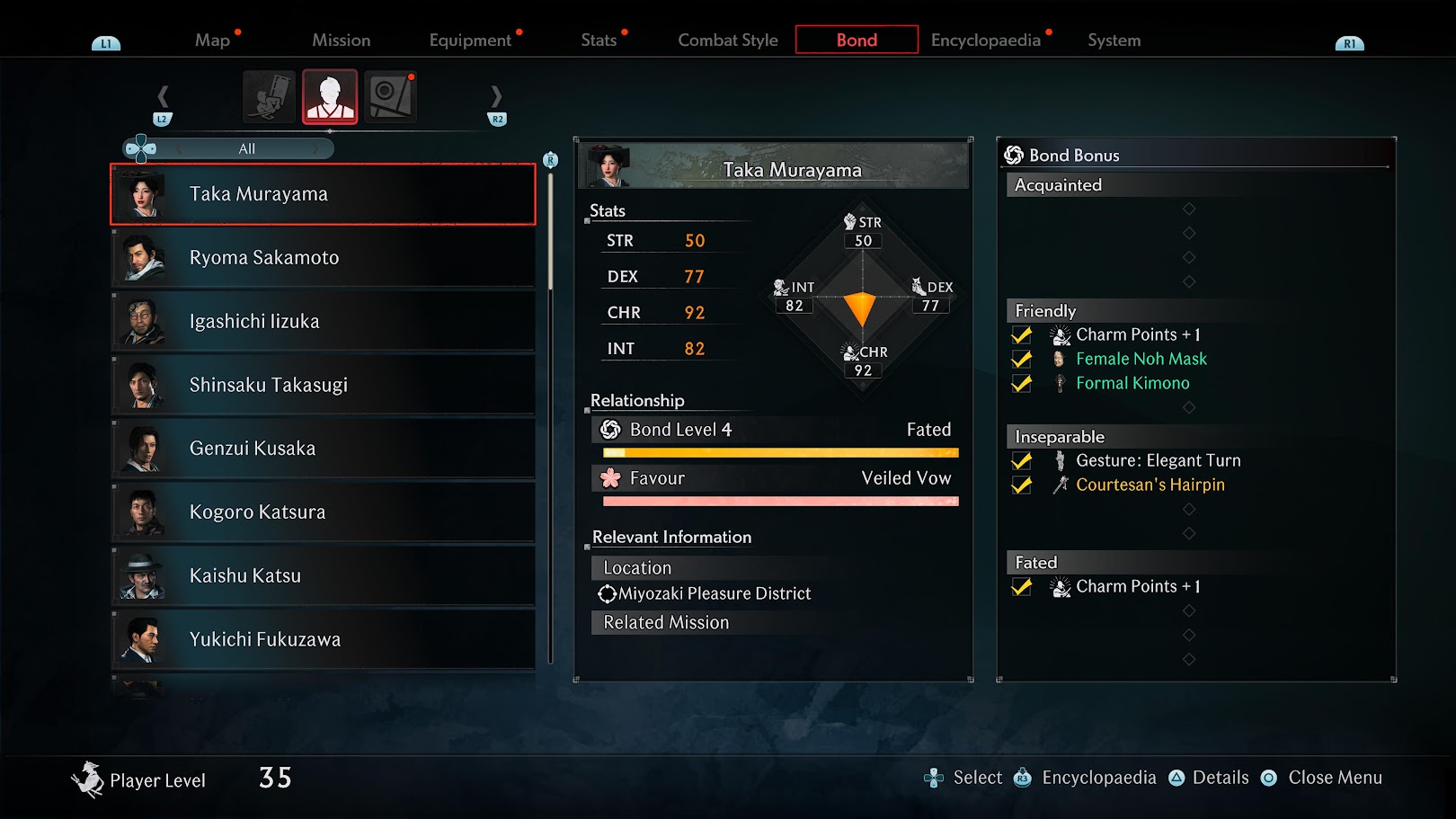Screen dimensions: 1456x819
Task: Click the fox icon beside Player Level
Action: click(88, 777)
